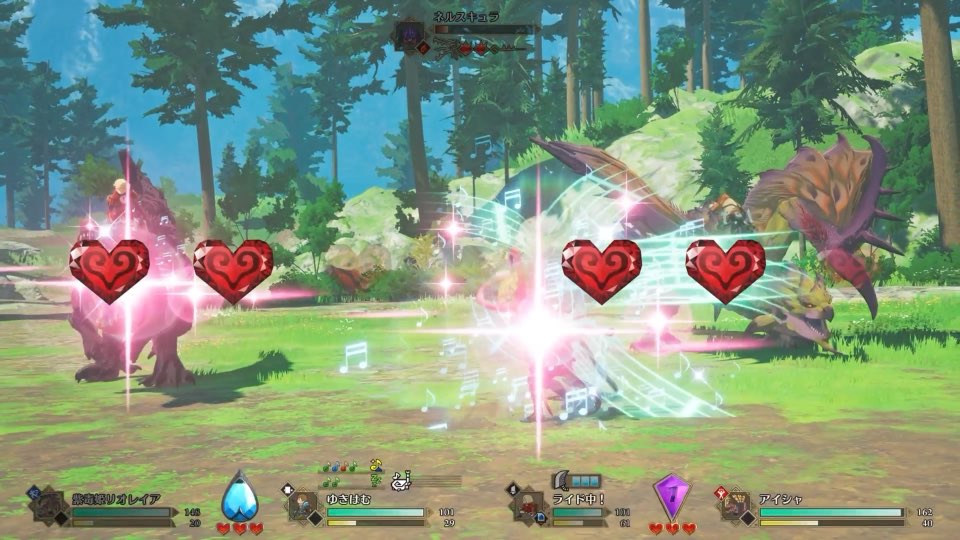The height and width of the screenshot is (540, 960).
Task: Select the アイシャ ally portrait
Action: coord(737,506)
